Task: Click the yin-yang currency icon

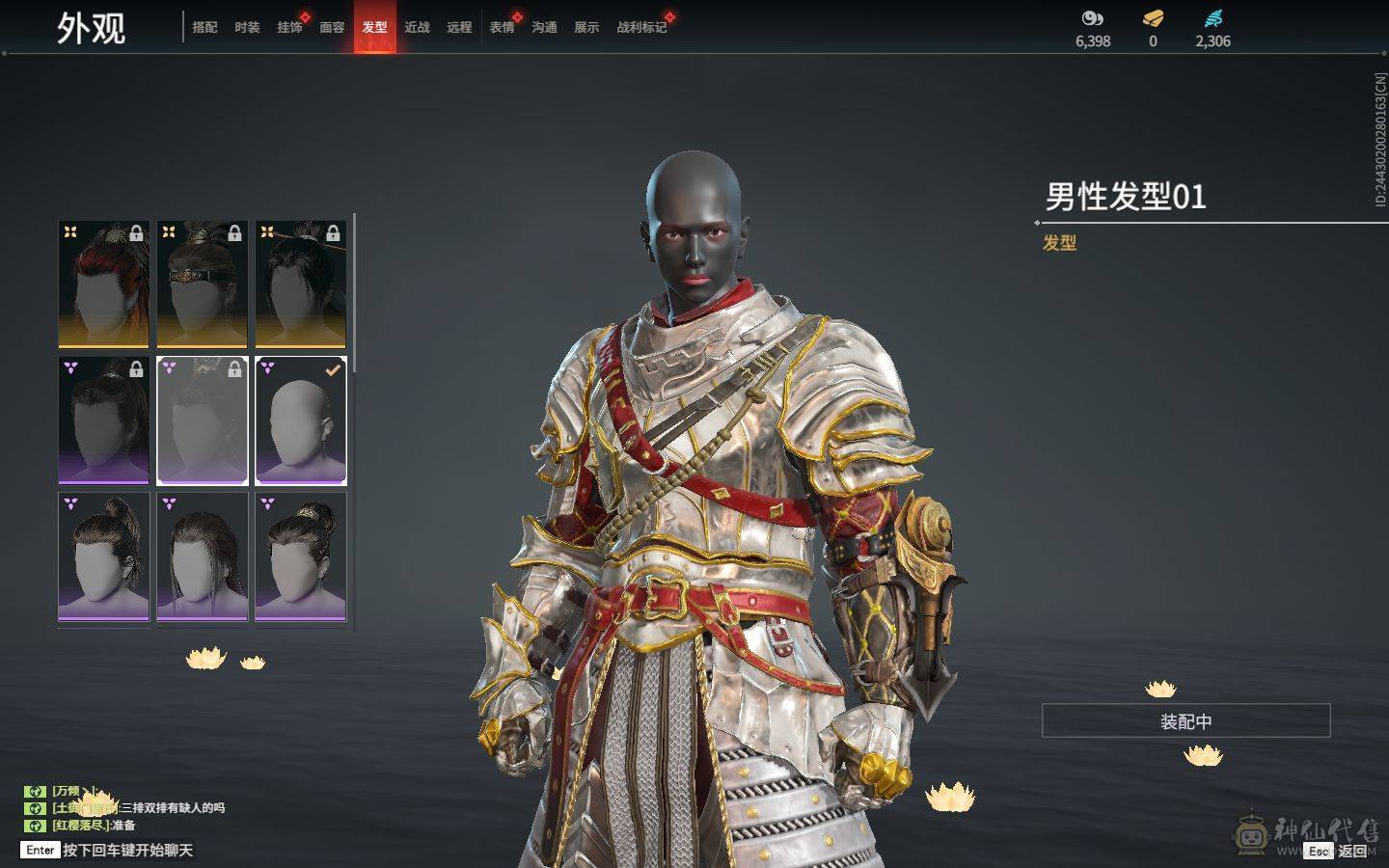Action: 1091,16
